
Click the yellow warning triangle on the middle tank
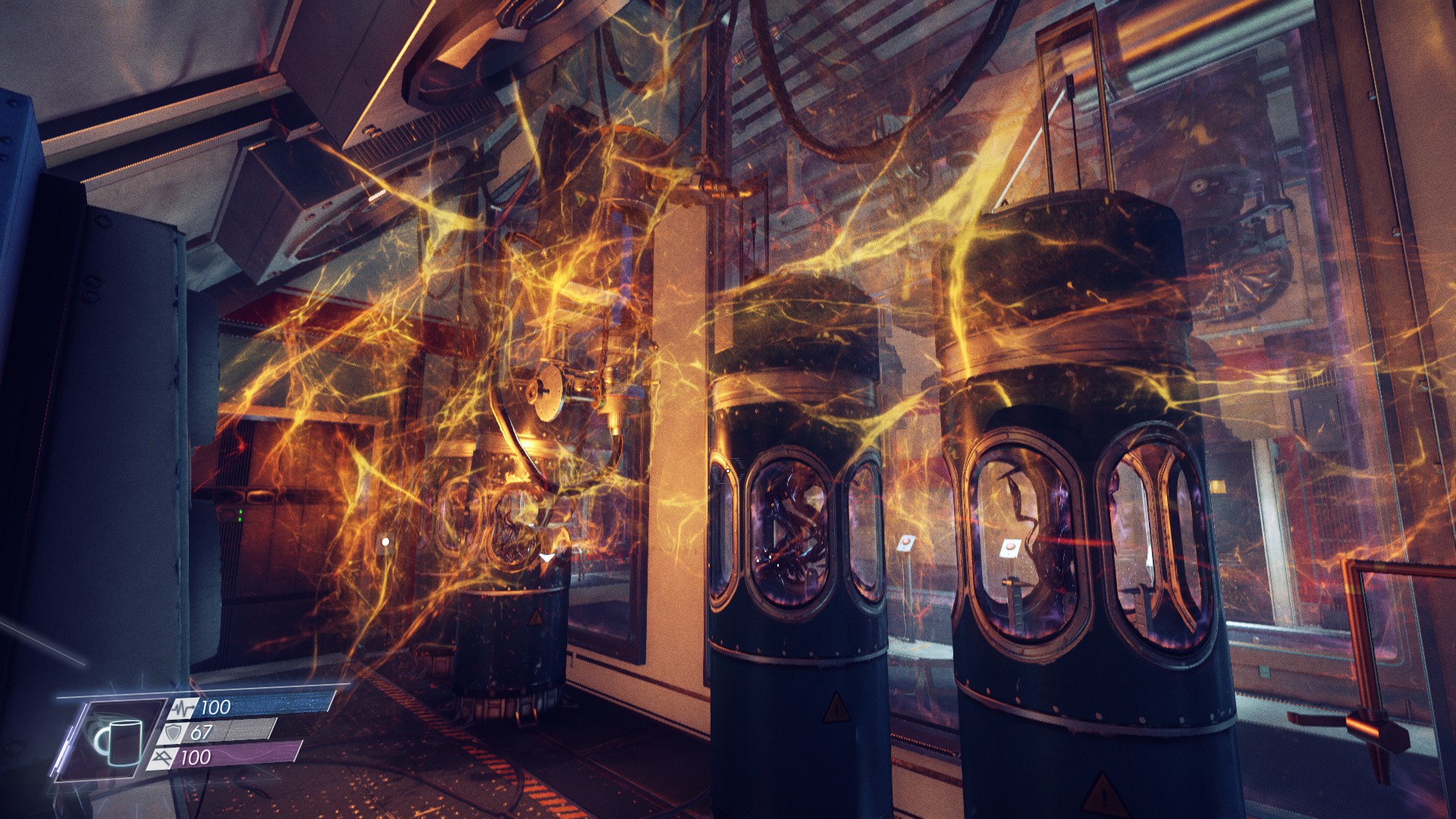pos(836,709)
